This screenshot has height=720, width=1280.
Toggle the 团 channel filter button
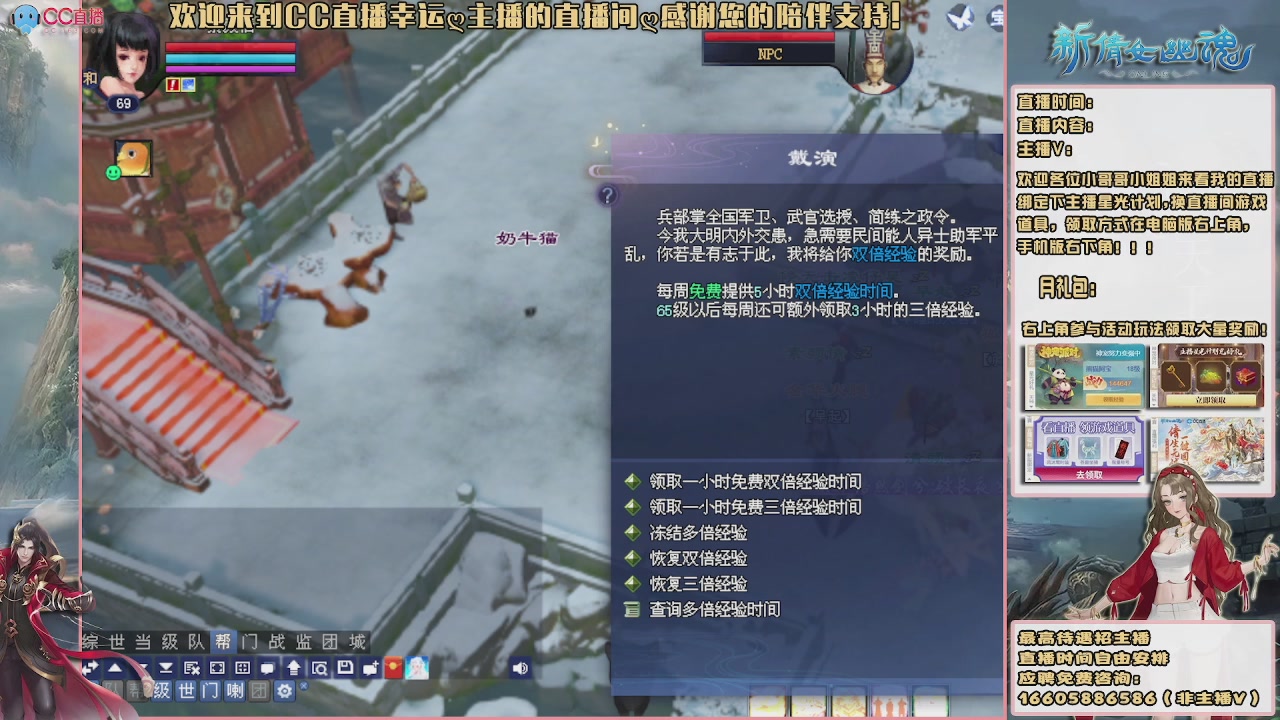pos(261,690)
